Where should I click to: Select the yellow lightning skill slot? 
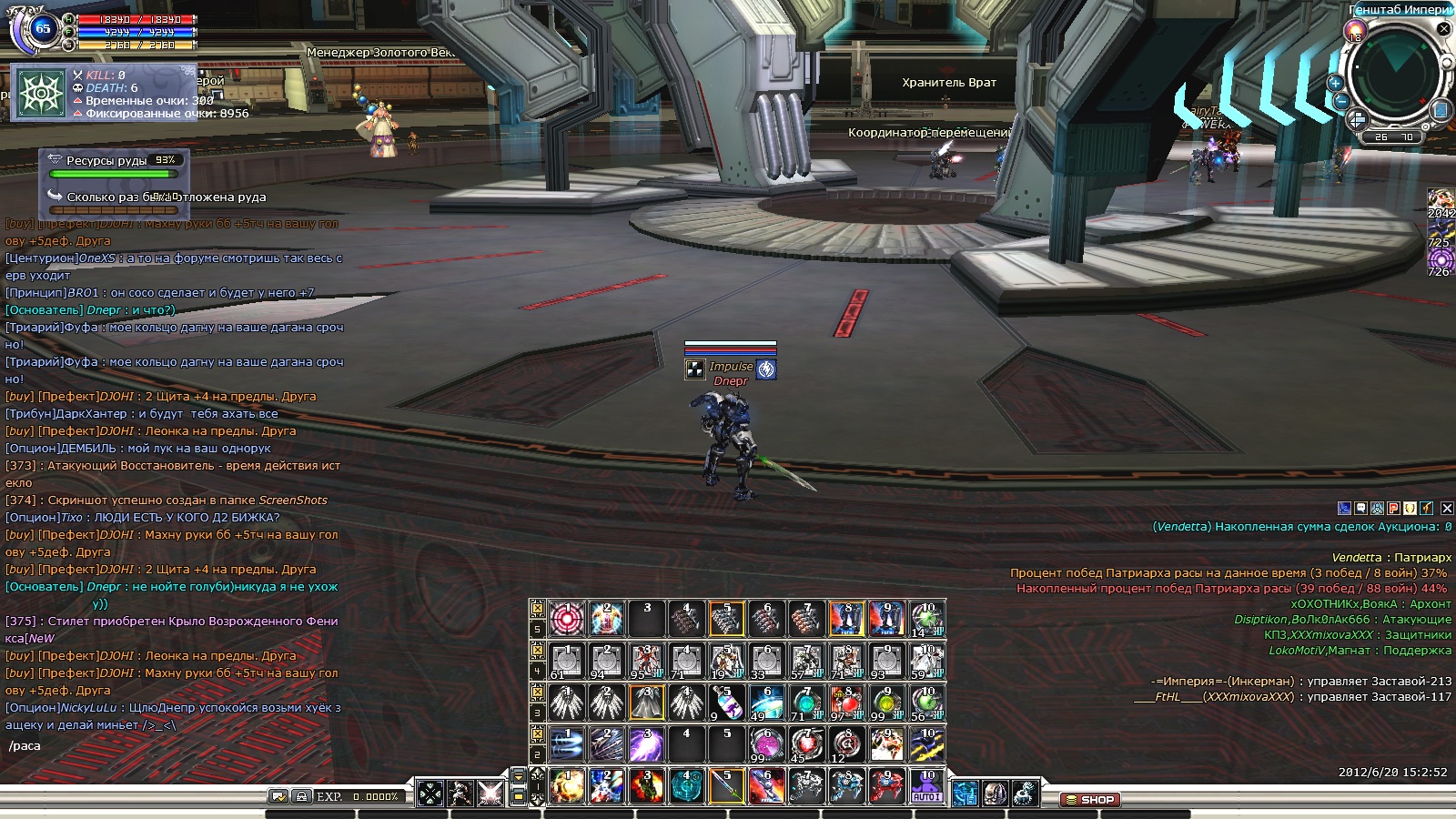926,745
